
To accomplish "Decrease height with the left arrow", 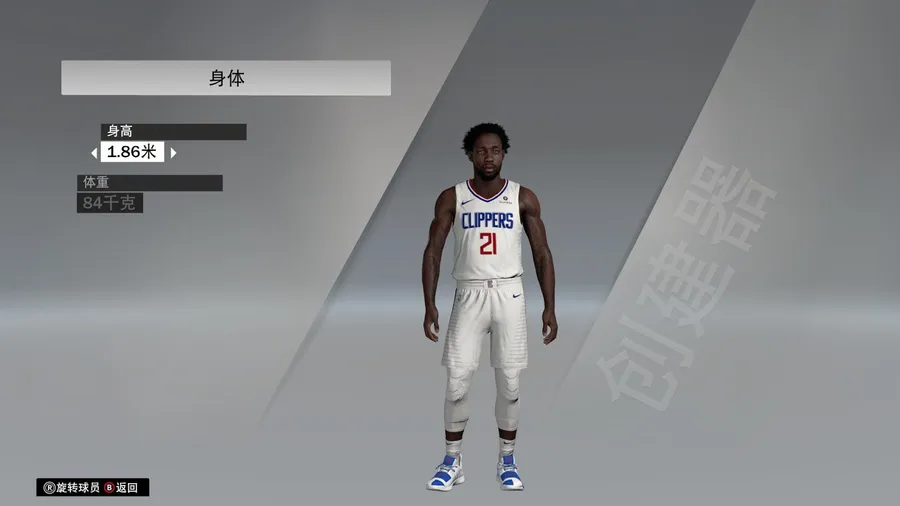I will 94,153.
